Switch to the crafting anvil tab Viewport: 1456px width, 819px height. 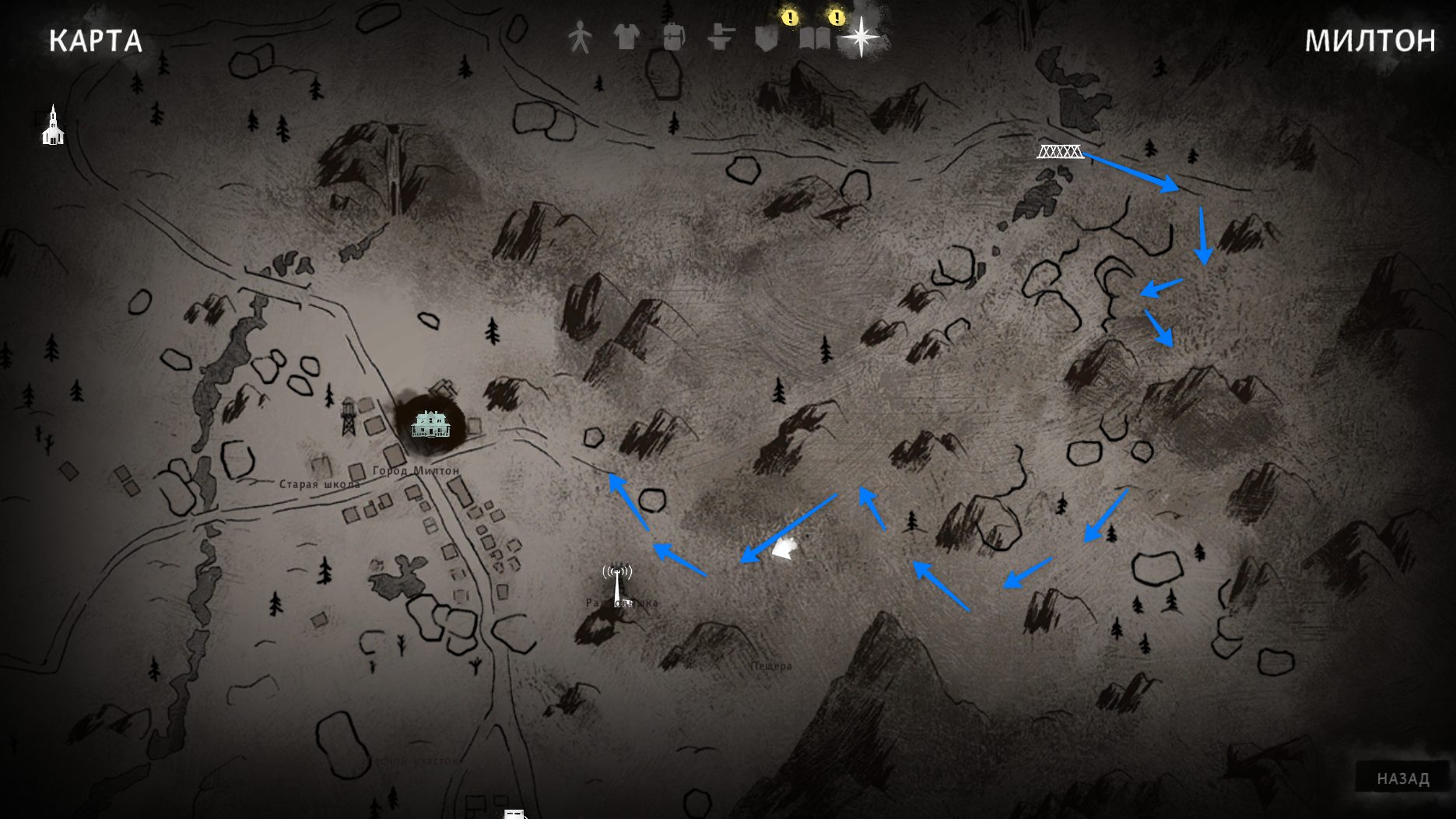[x=721, y=37]
